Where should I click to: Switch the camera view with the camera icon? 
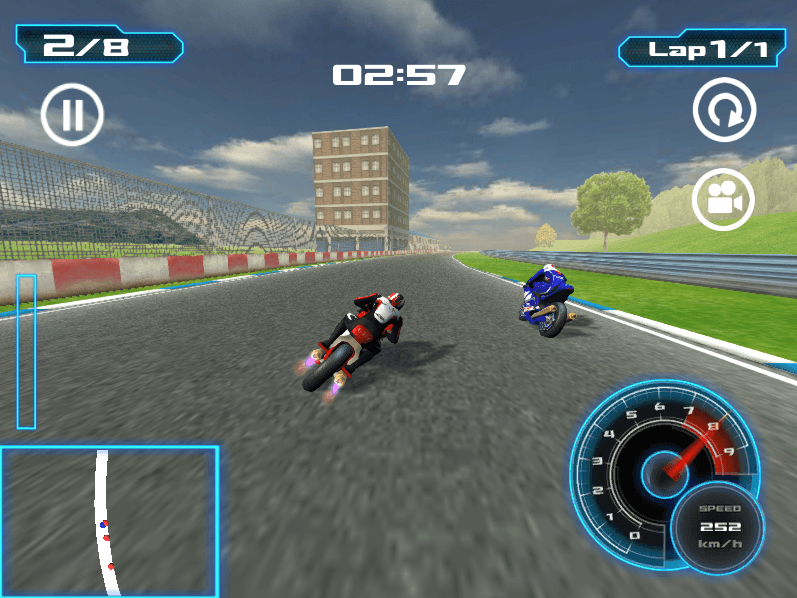click(x=724, y=199)
